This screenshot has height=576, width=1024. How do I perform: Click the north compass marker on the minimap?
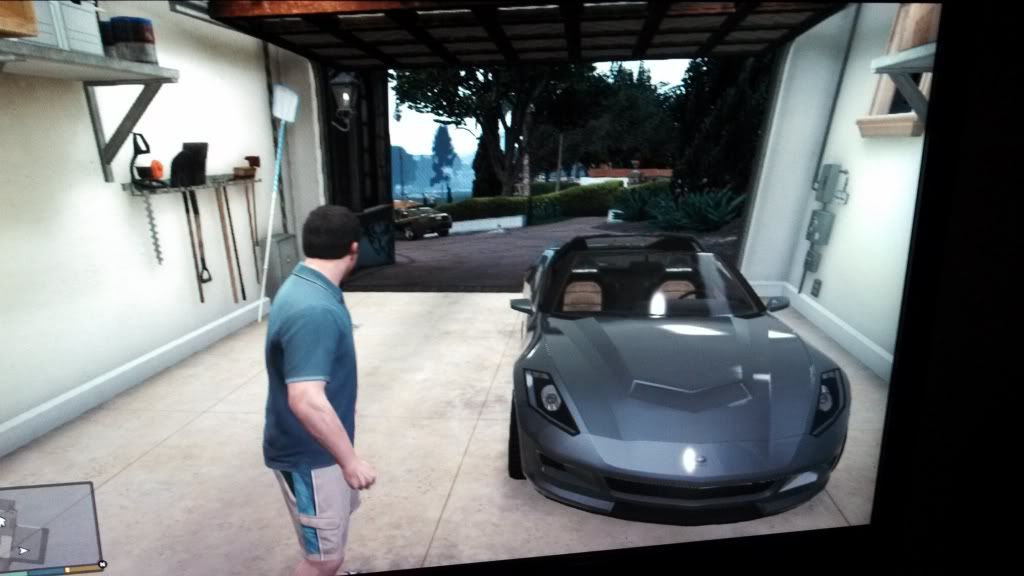point(102,566)
